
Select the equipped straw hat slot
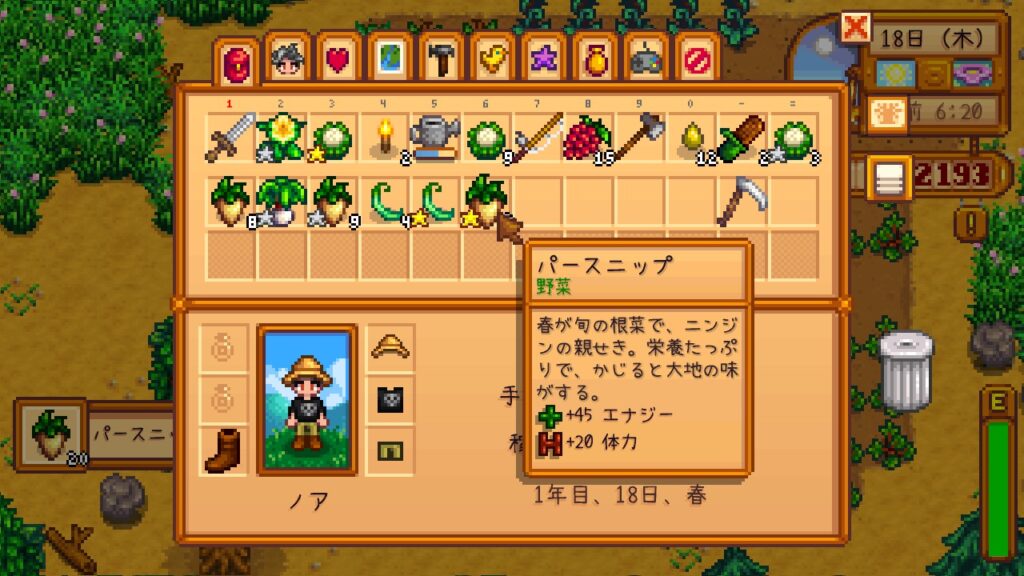coord(389,347)
